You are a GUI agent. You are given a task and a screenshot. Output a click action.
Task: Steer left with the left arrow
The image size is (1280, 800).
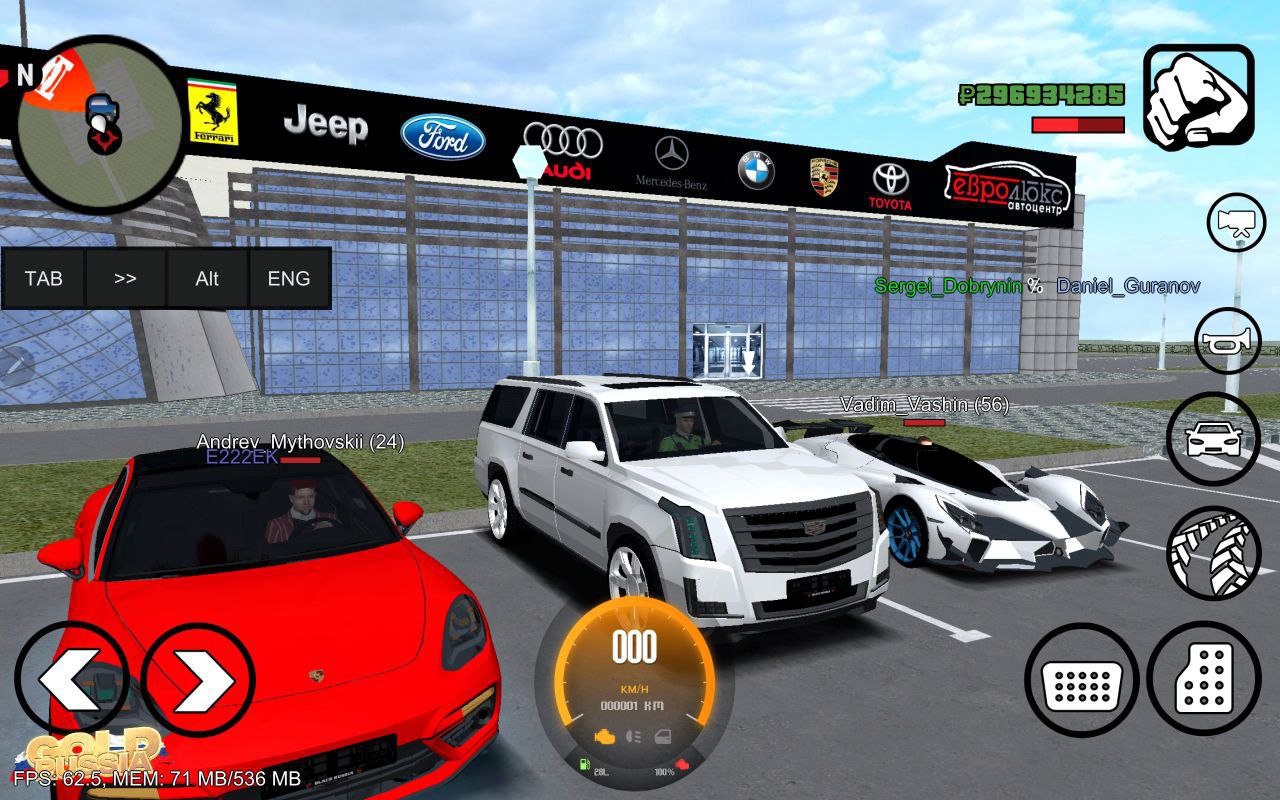tap(71, 678)
